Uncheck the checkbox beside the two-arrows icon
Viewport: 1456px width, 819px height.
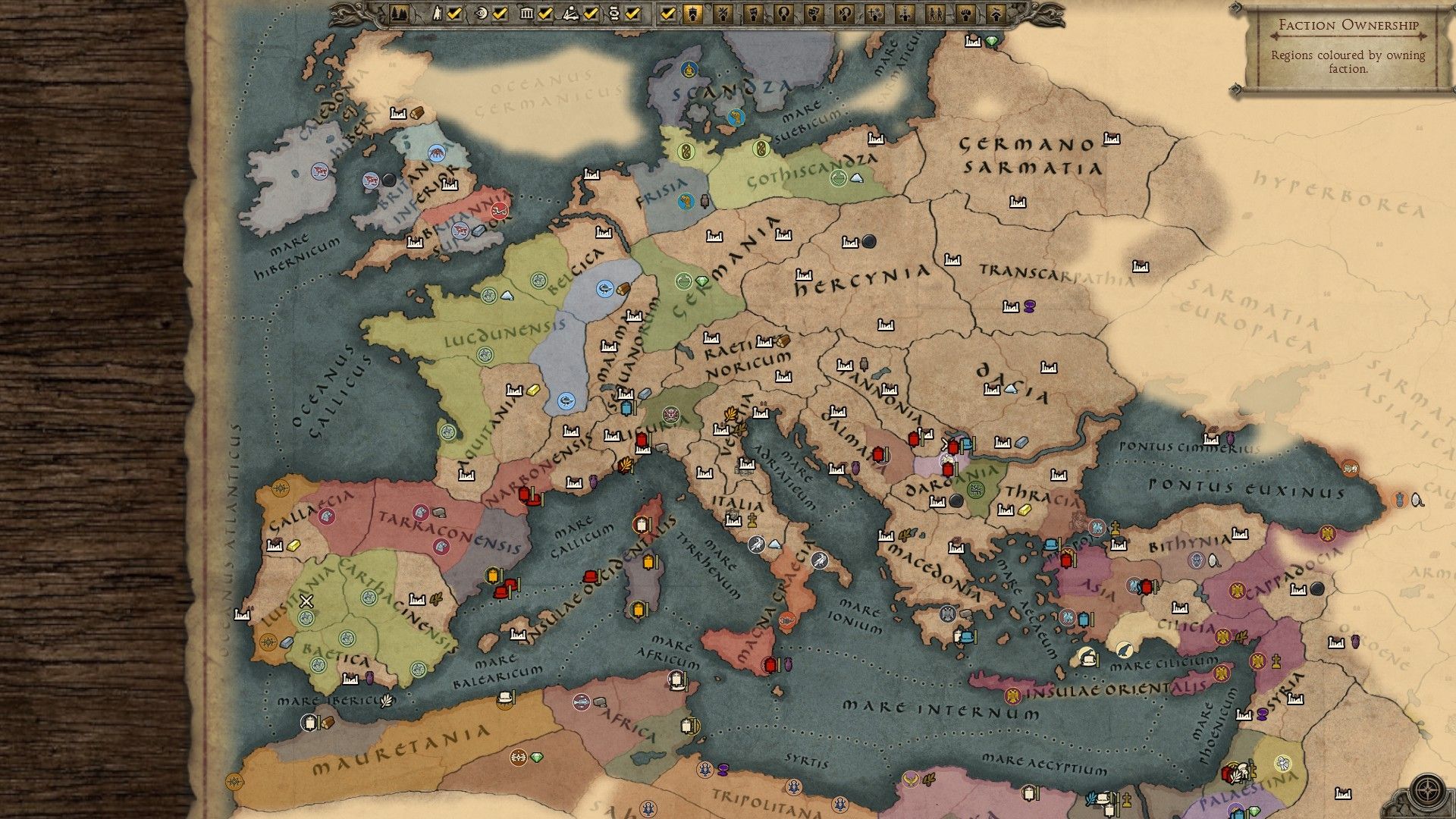[x=633, y=13]
